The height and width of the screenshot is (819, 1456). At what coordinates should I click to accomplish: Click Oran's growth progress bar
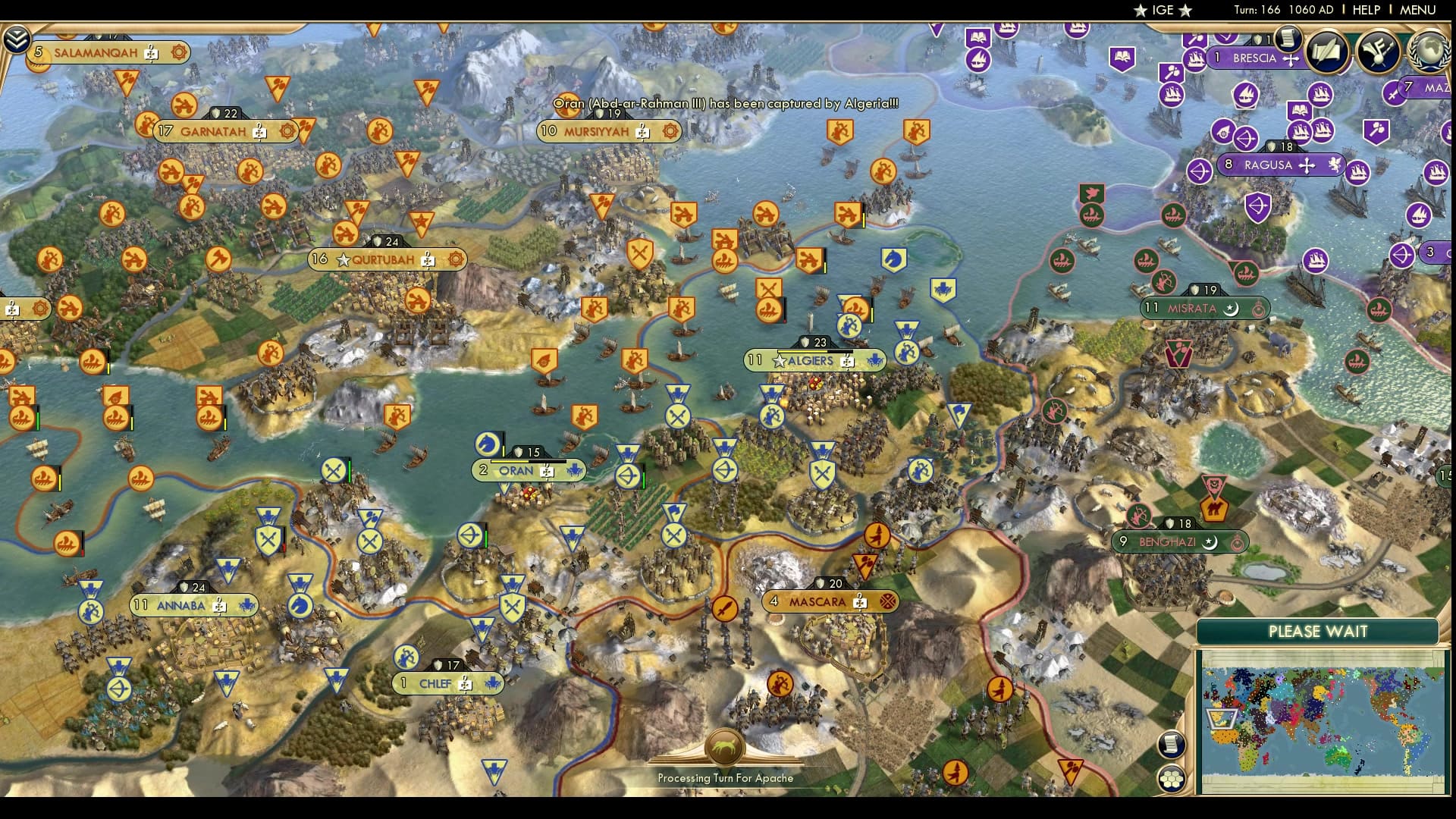point(529,461)
